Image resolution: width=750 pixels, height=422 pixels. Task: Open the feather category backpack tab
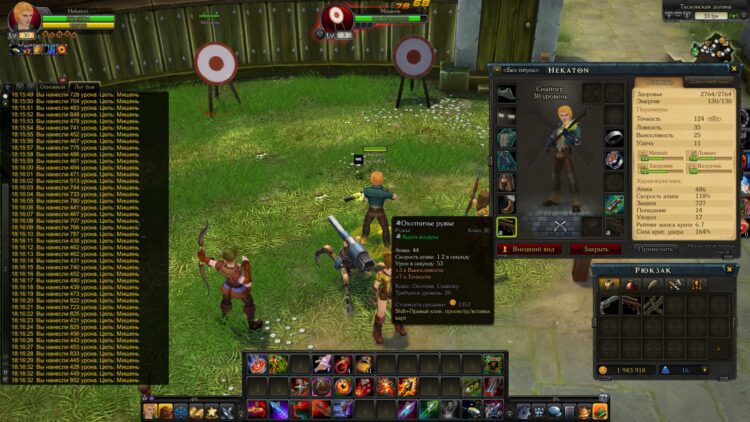[652, 286]
